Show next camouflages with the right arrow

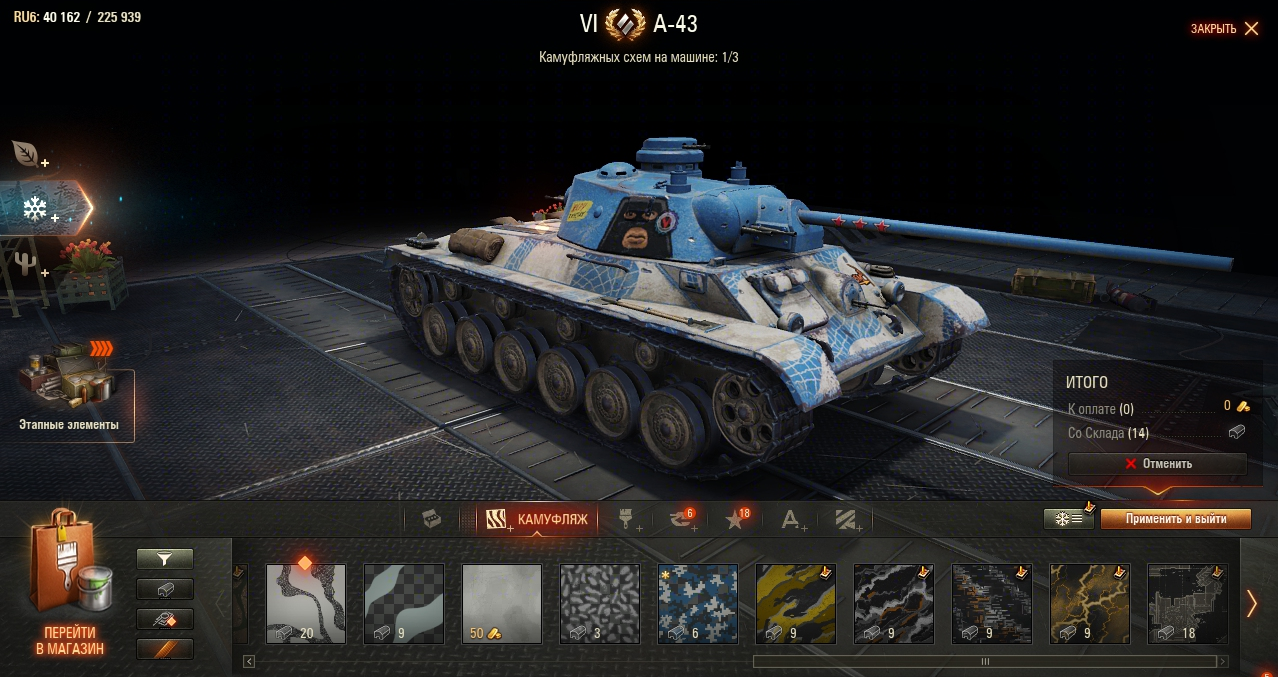pyautogui.click(x=1251, y=603)
